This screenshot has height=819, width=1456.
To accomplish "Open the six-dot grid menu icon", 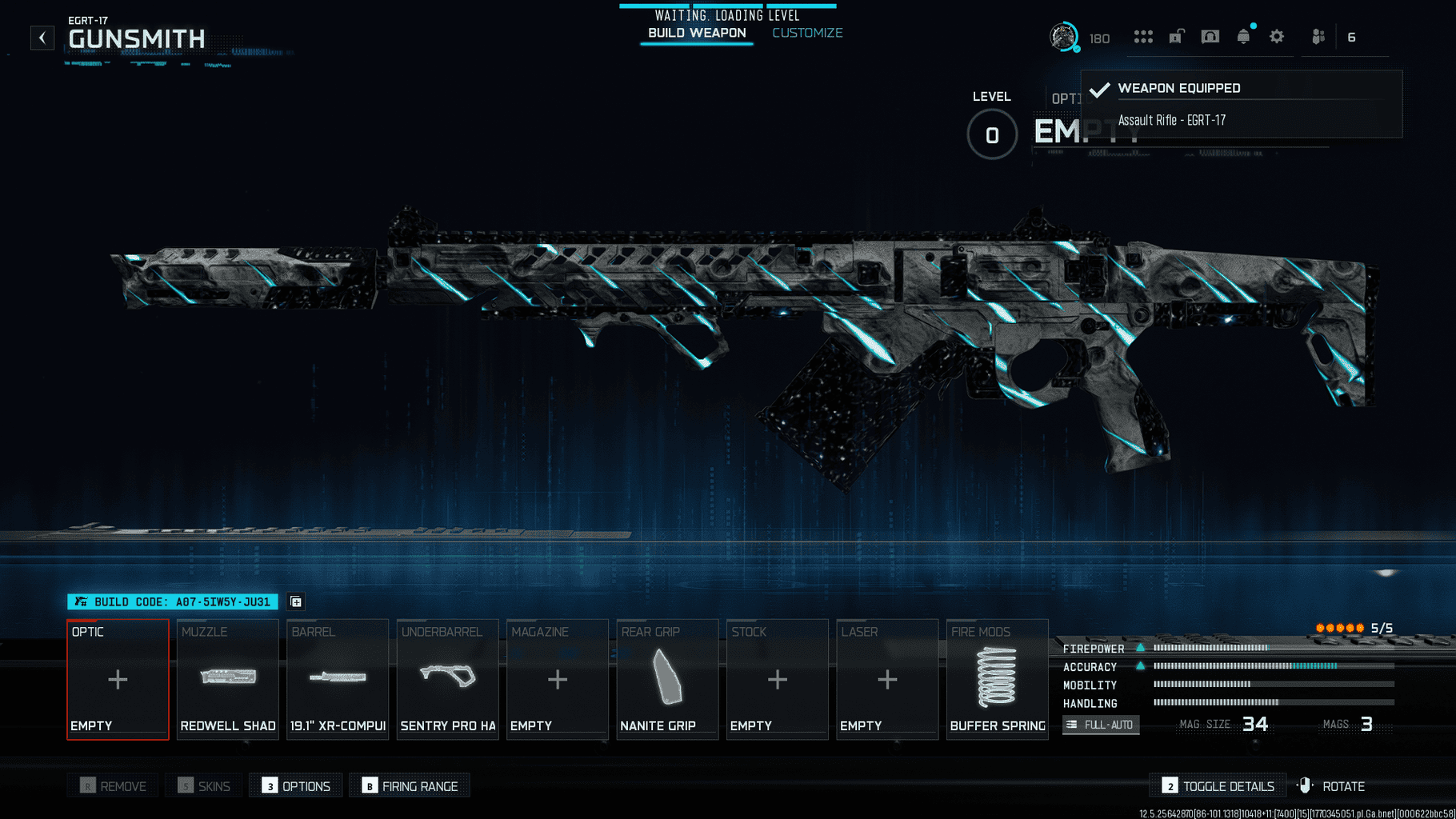I will click(1143, 37).
